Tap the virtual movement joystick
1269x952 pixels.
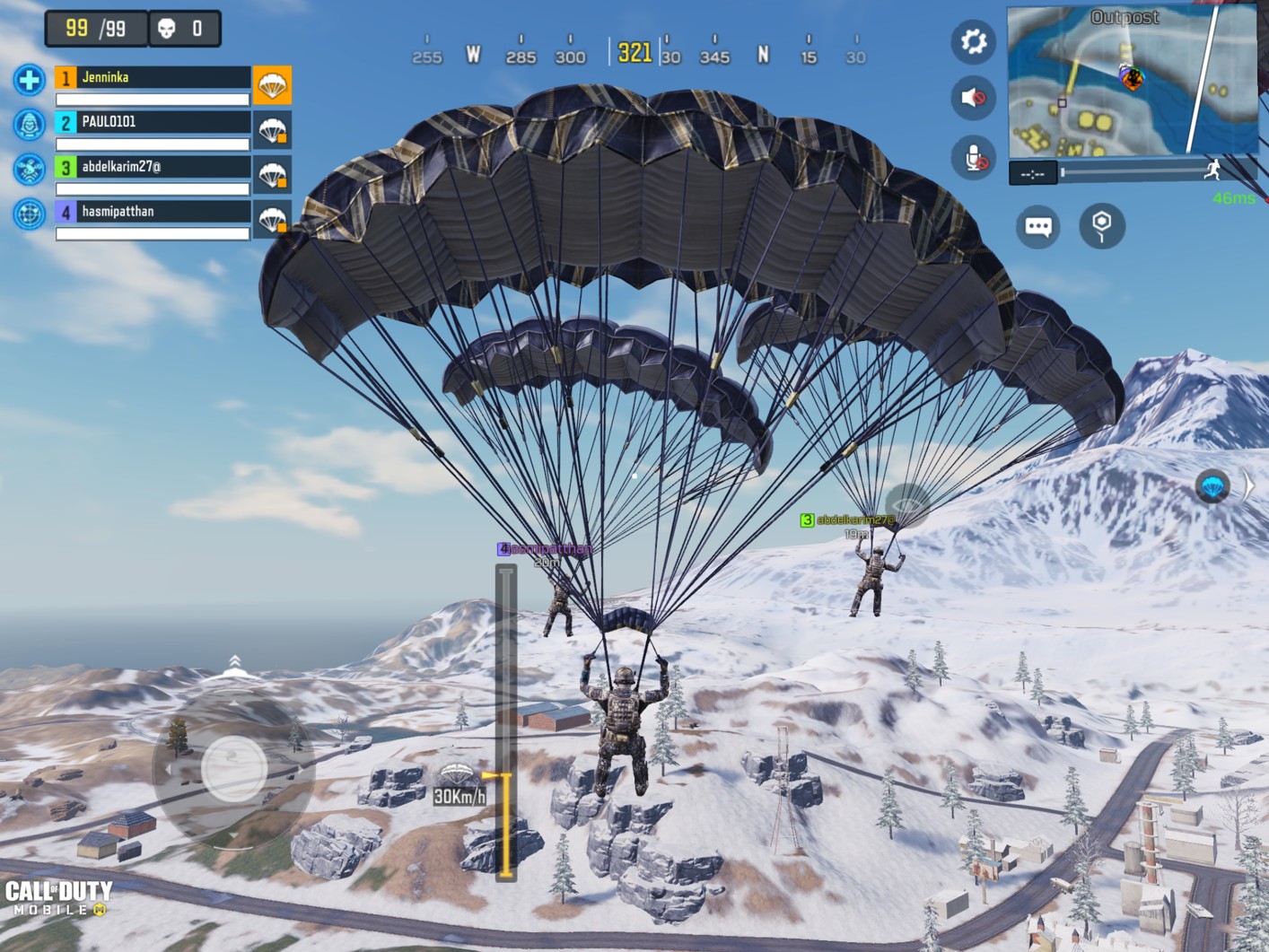tap(233, 769)
